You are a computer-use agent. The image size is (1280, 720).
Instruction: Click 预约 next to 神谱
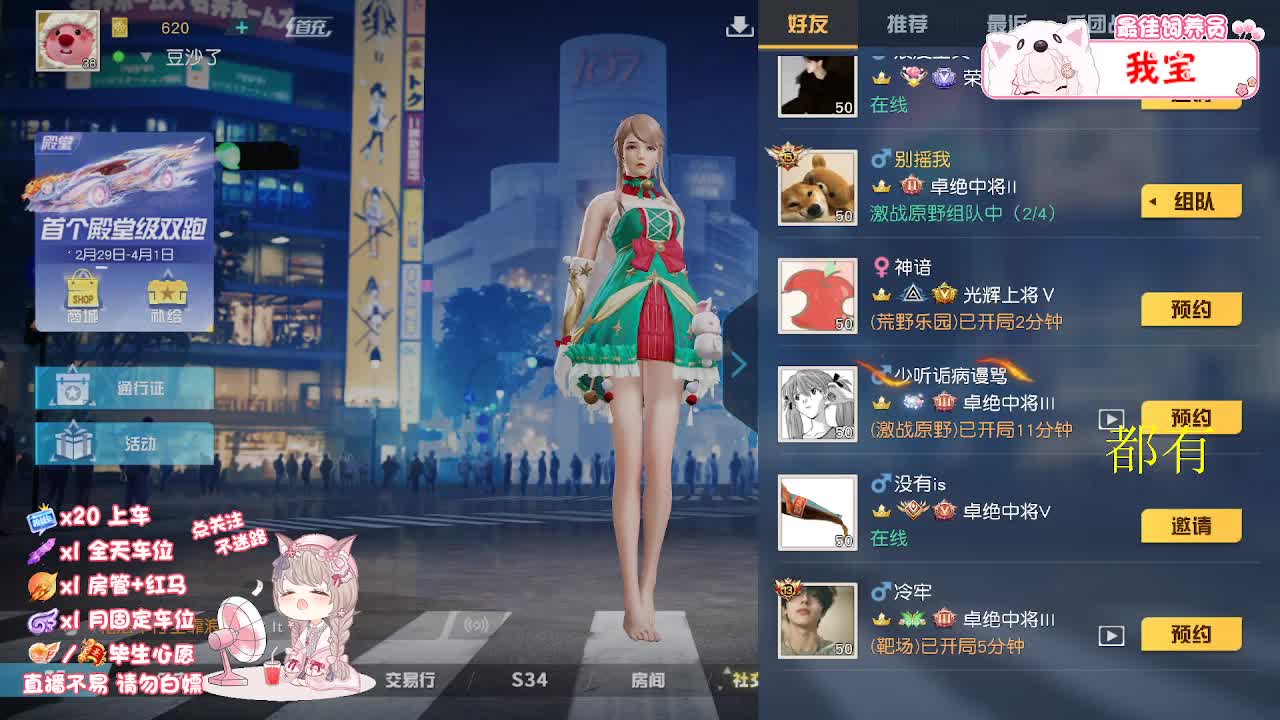1190,309
